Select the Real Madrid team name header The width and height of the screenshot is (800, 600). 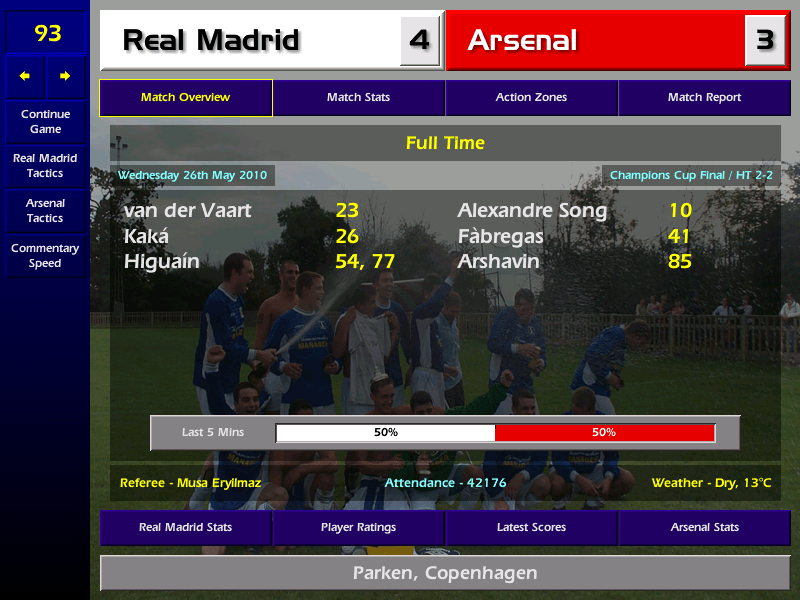coord(250,41)
